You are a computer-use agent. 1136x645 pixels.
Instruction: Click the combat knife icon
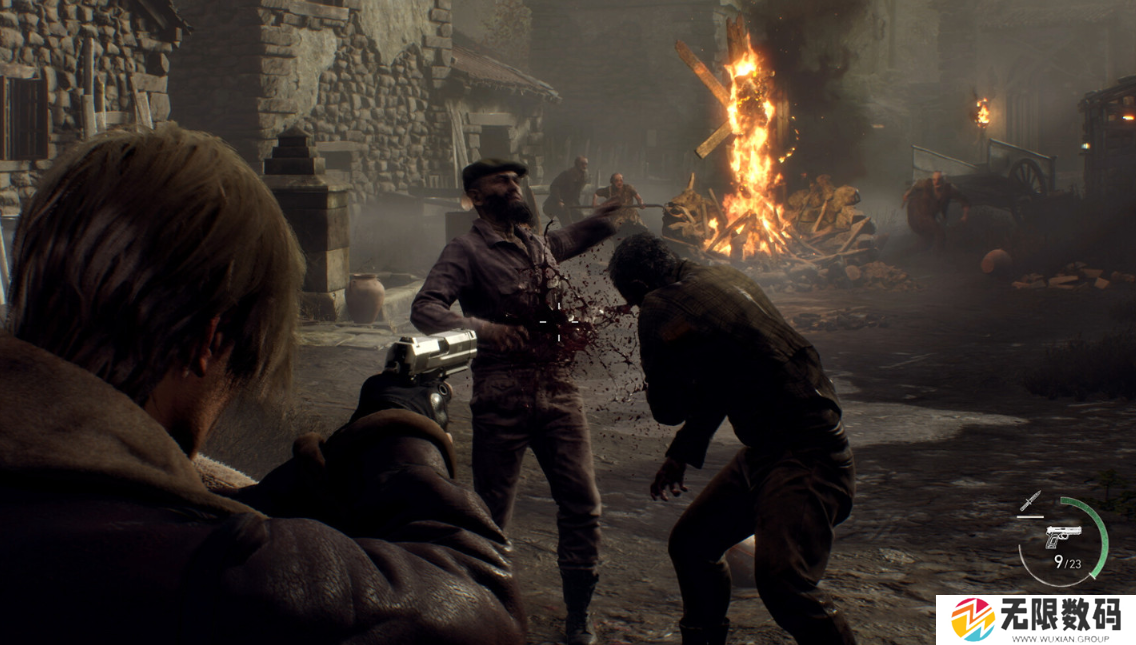(x=1030, y=500)
